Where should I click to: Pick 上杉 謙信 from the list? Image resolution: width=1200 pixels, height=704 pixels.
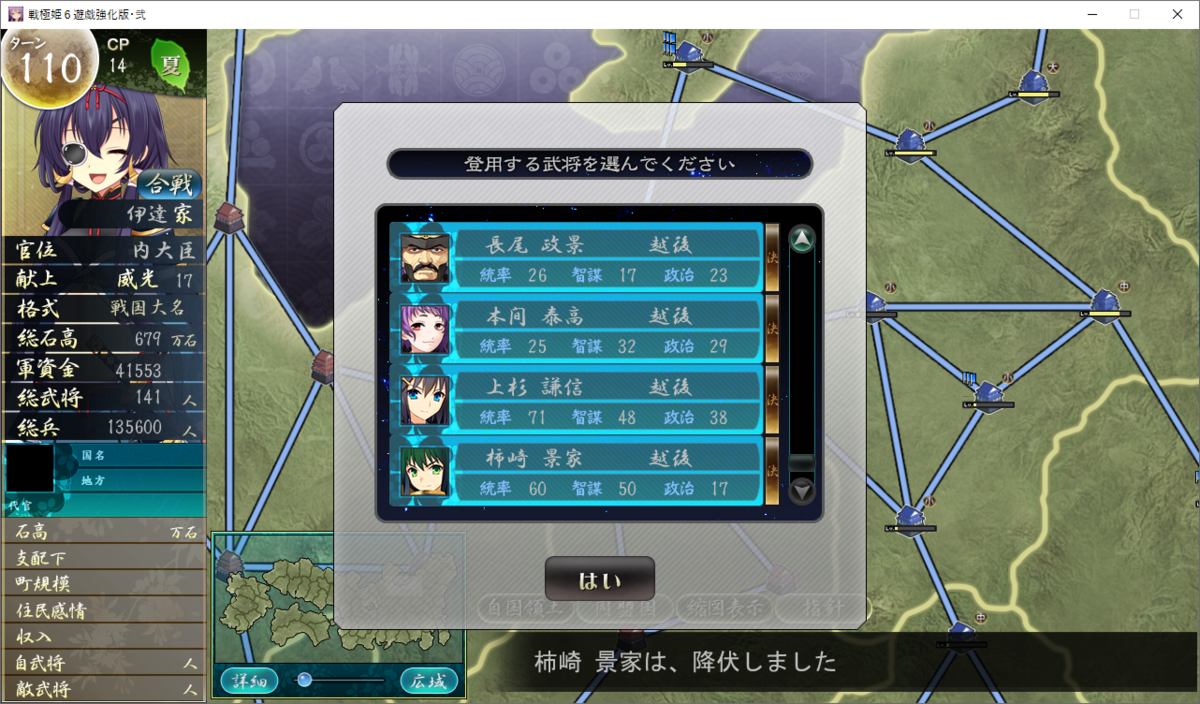point(580,401)
